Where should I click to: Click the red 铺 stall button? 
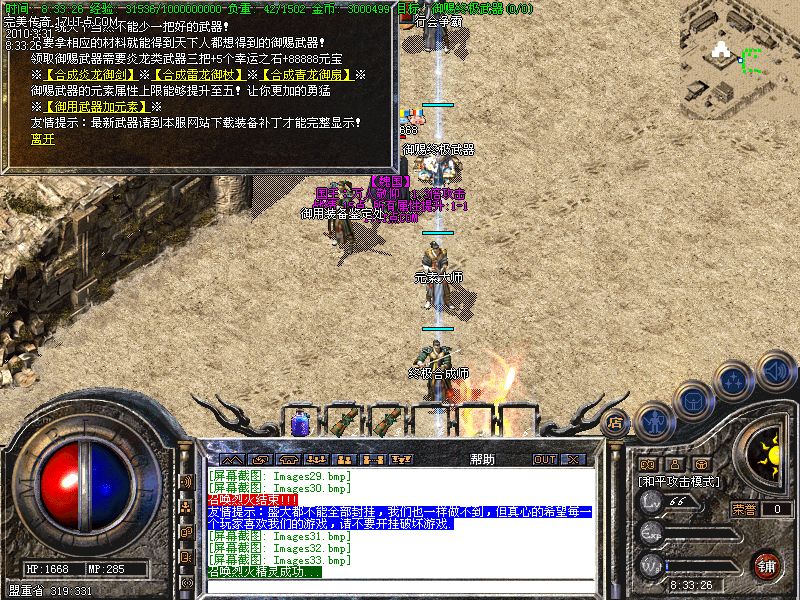[x=766, y=565]
